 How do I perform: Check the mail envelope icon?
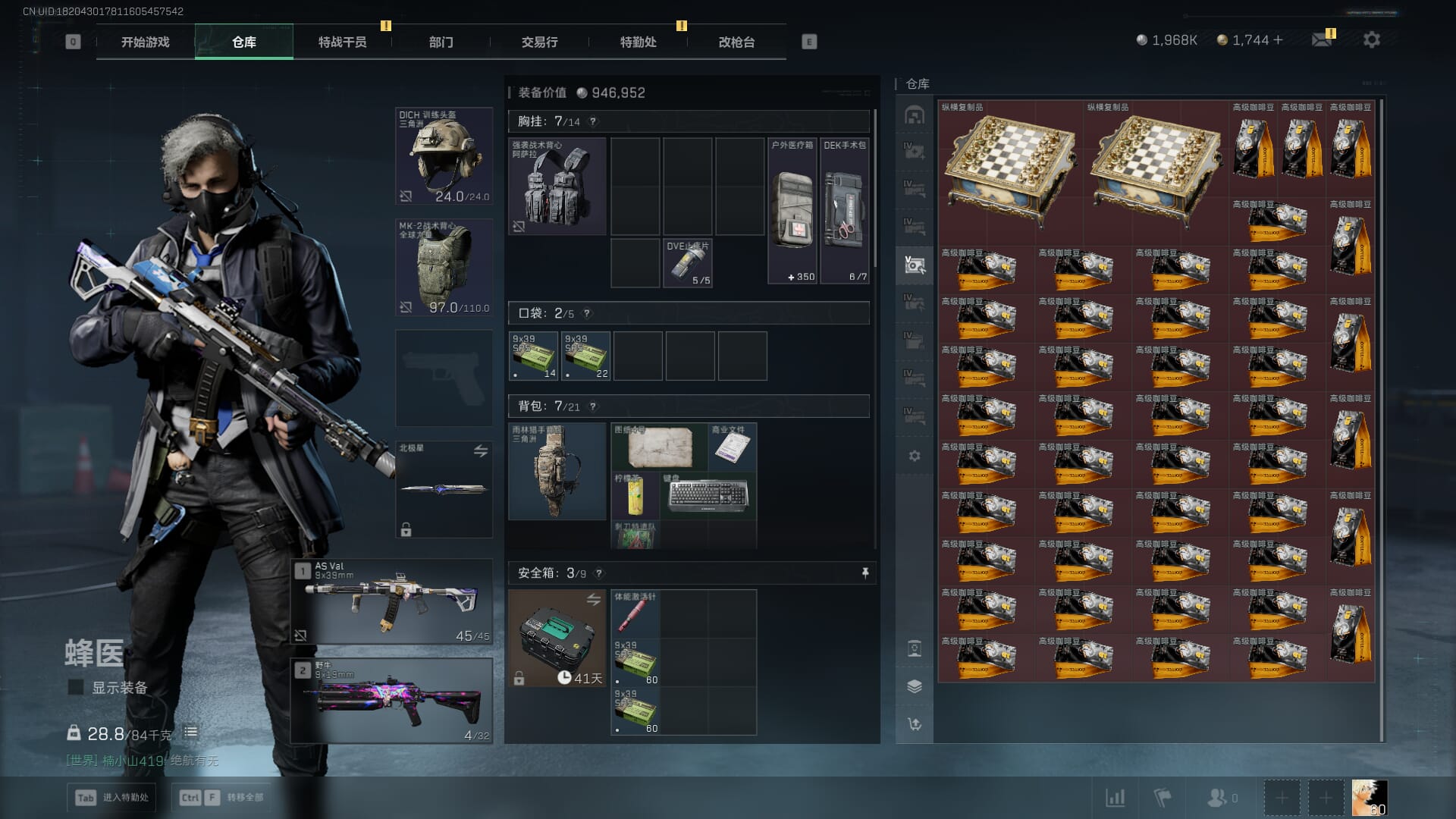1322,40
